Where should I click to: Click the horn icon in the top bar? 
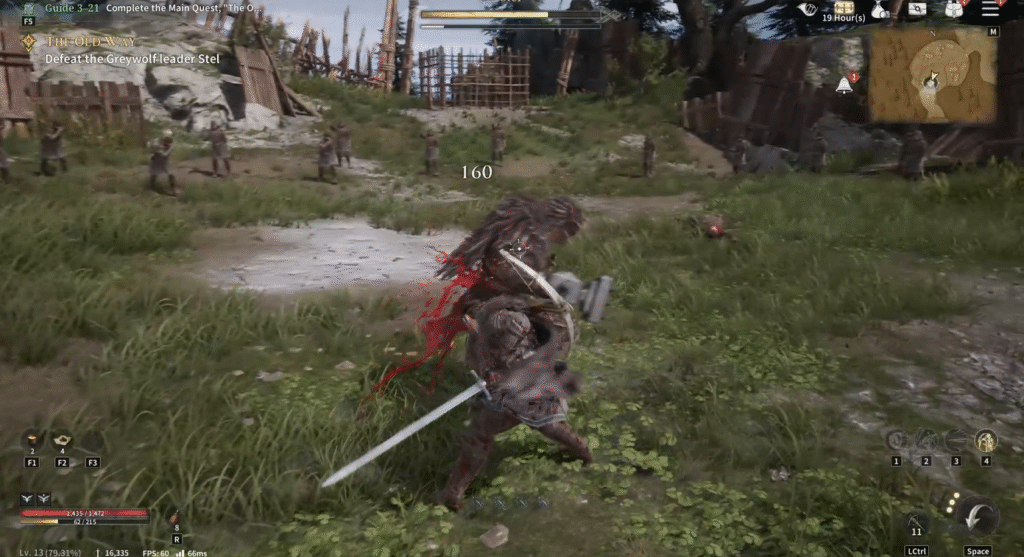808,9
